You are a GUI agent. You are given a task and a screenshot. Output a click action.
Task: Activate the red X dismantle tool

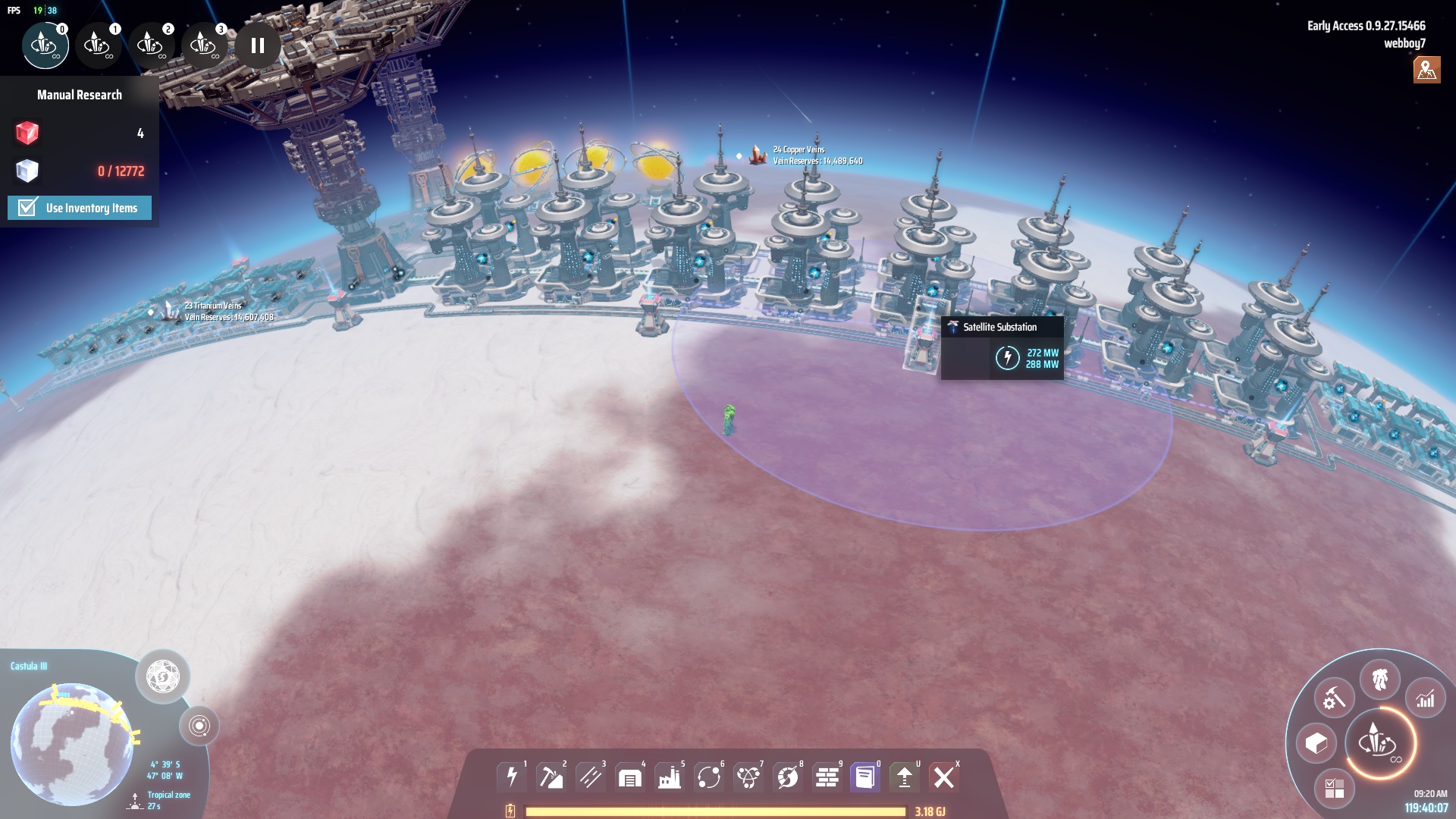click(944, 777)
